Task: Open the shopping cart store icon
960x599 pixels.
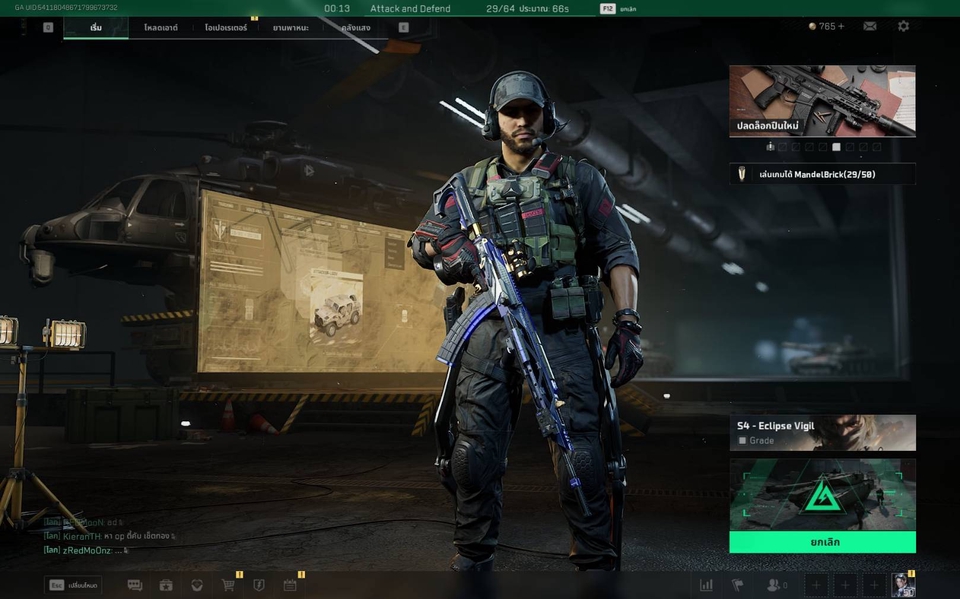Action: [x=228, y=585]
